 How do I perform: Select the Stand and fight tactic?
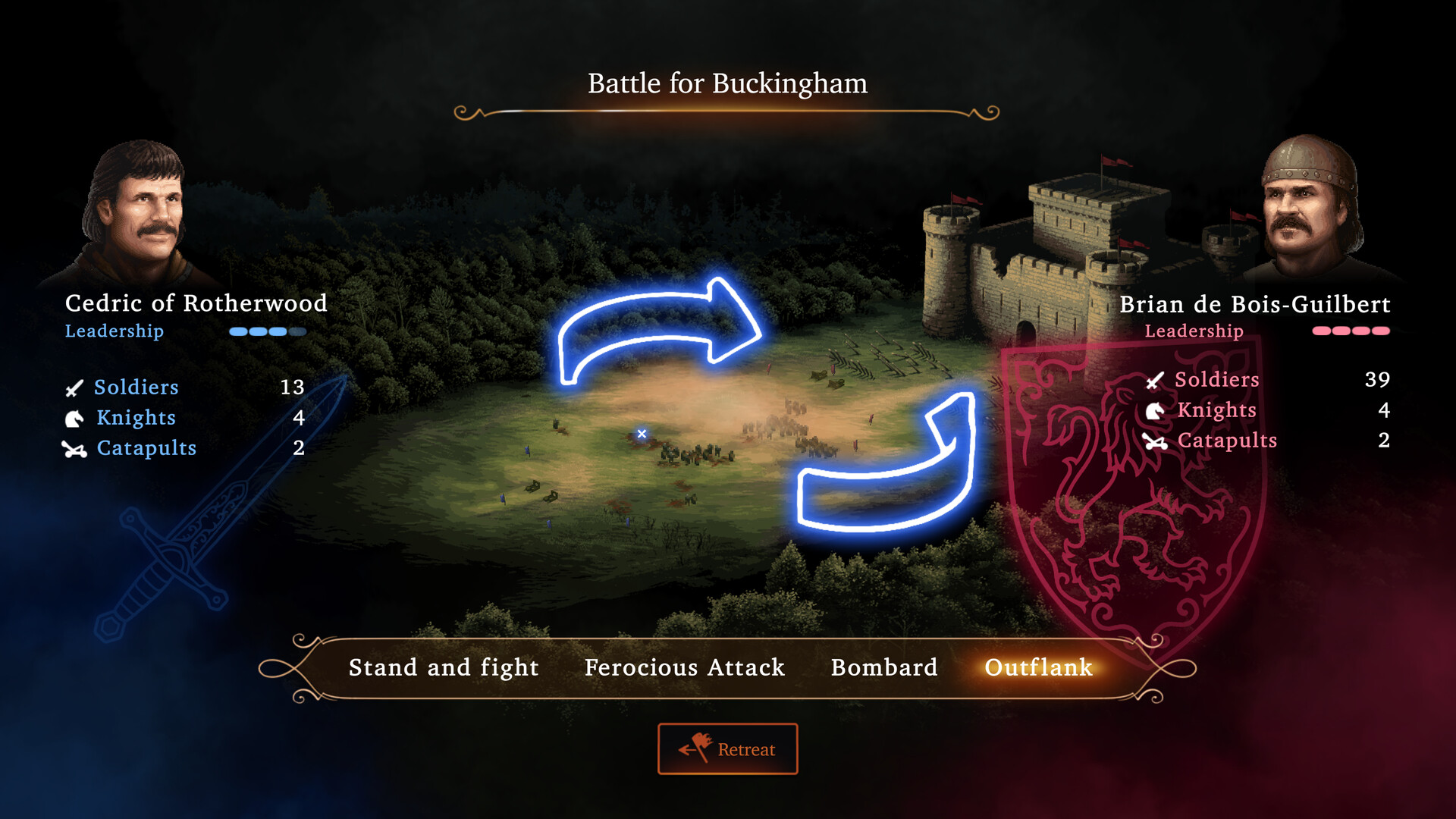click(443, 667)
